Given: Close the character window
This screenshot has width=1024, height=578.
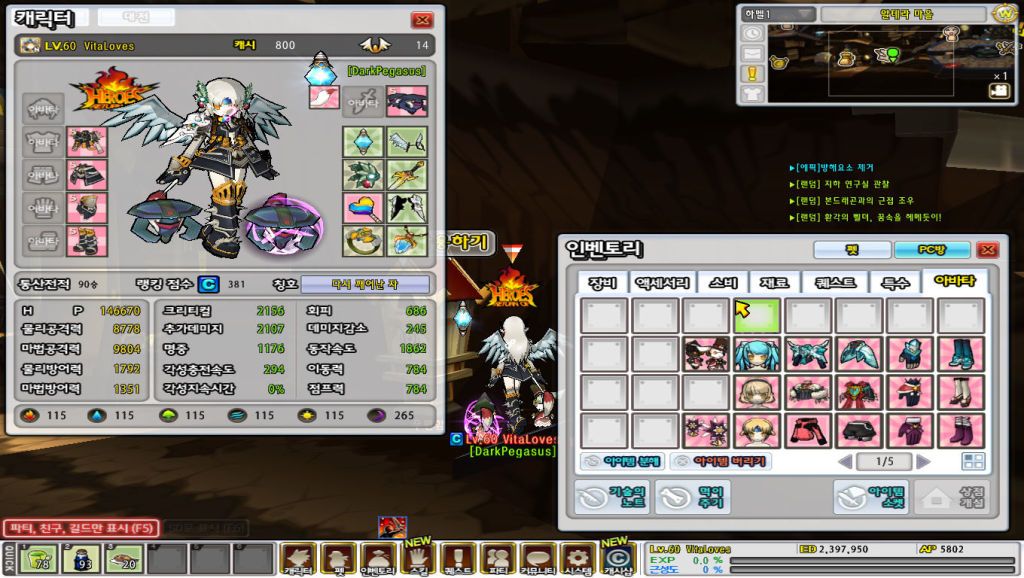Looking at the screenshot, I should (x=422, y=19).
